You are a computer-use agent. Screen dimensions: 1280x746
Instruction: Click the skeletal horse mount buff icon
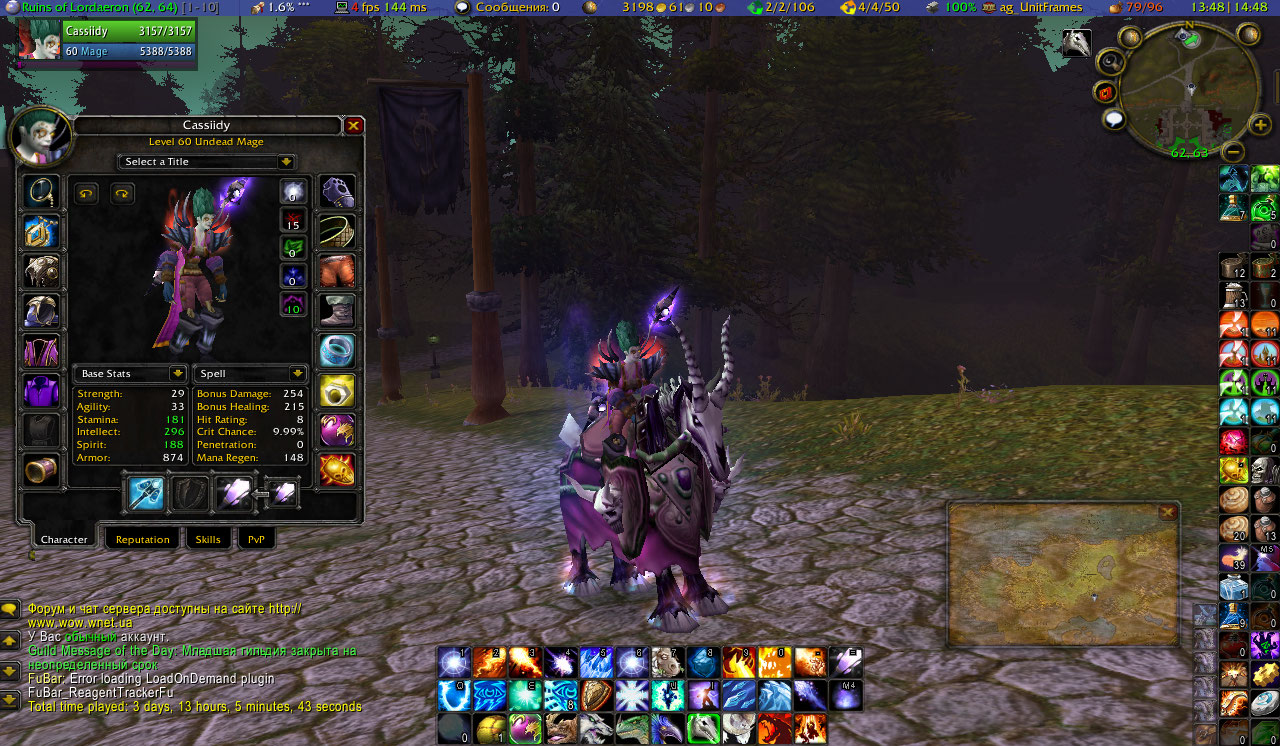coord(1077,42)
